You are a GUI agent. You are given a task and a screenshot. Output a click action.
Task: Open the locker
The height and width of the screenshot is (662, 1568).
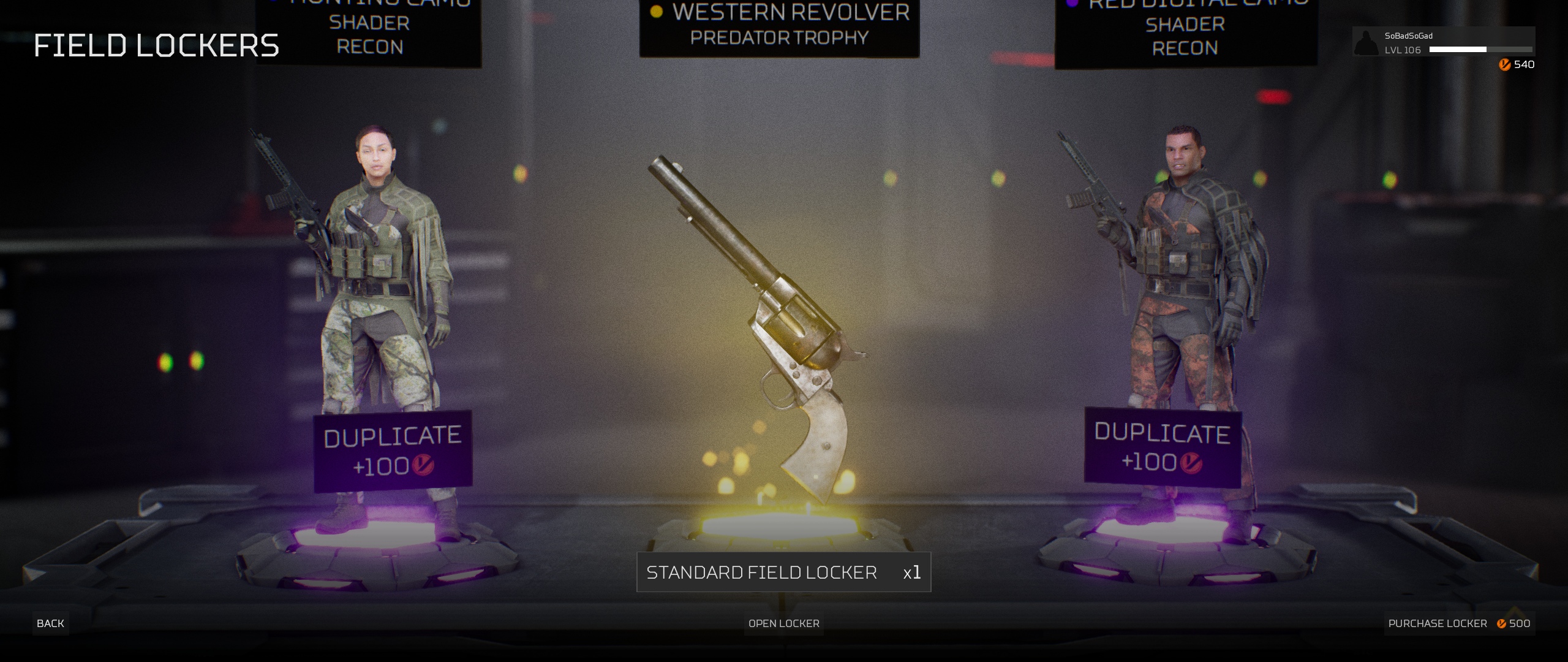click(x=783, y=623)
